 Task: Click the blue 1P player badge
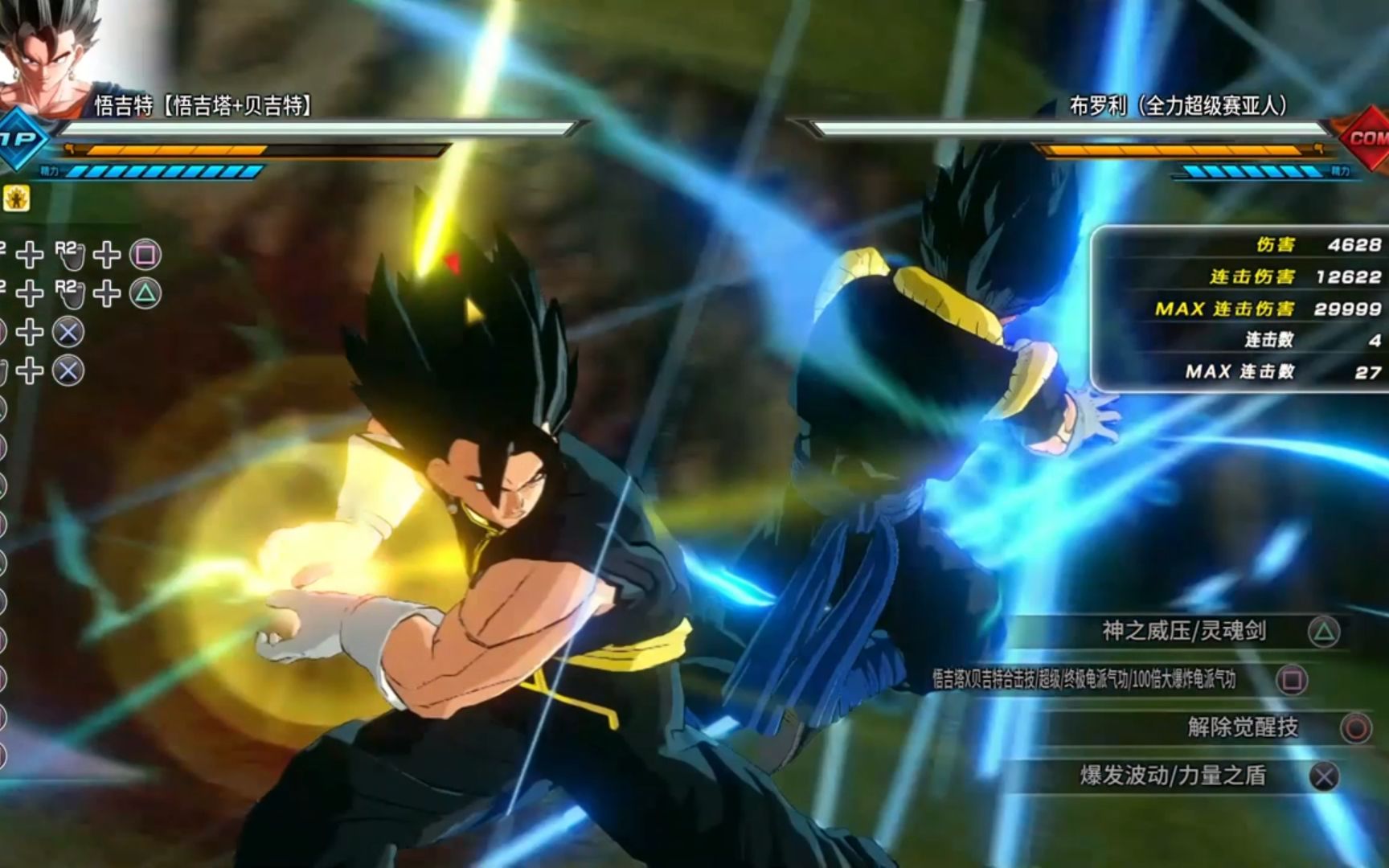pos(22,138)
